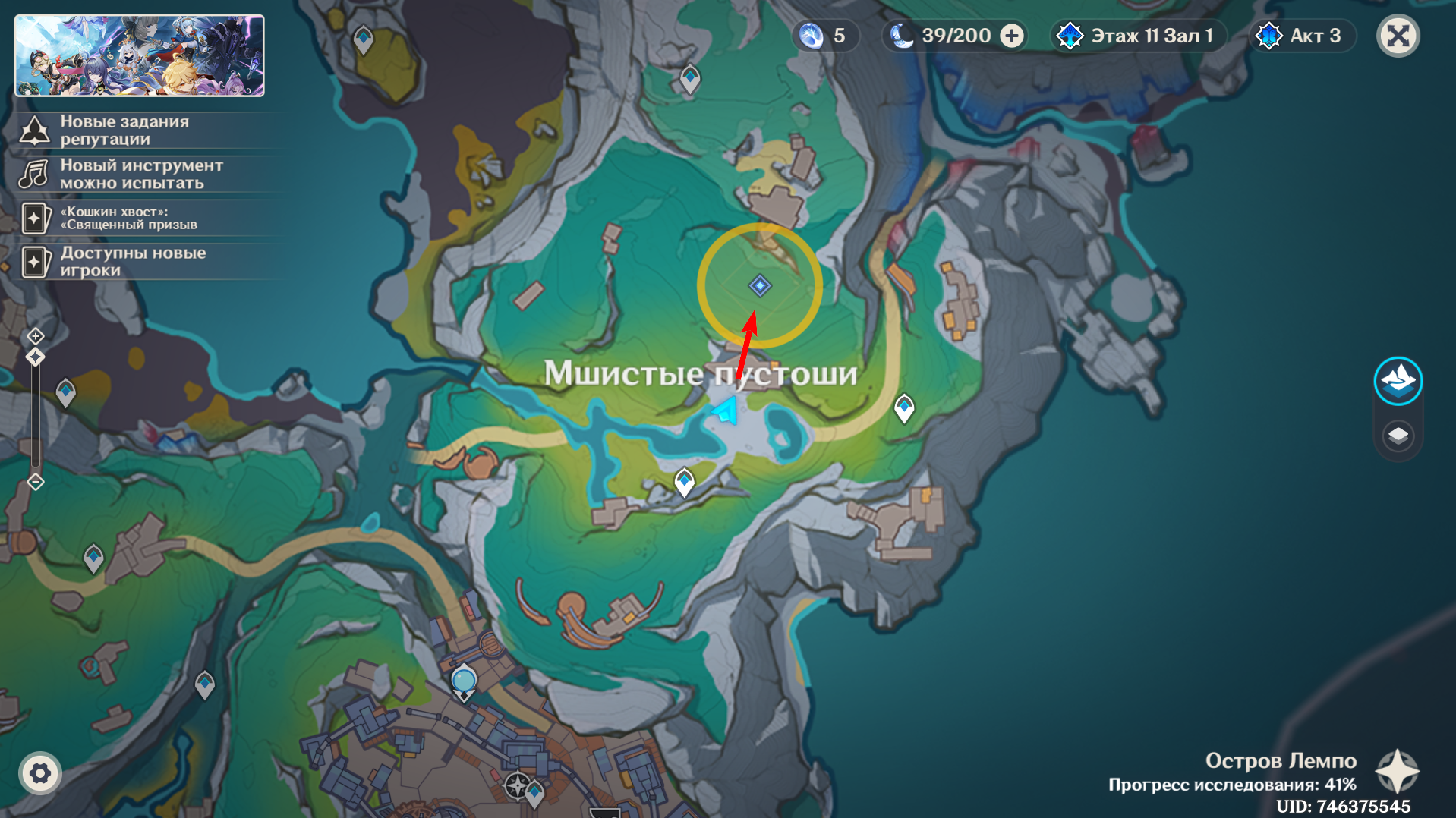Image resolution: width=1456 pixels, height=818 pixels.
Task: Switch to the boat region map view
Action: (x=1398, y=381)
